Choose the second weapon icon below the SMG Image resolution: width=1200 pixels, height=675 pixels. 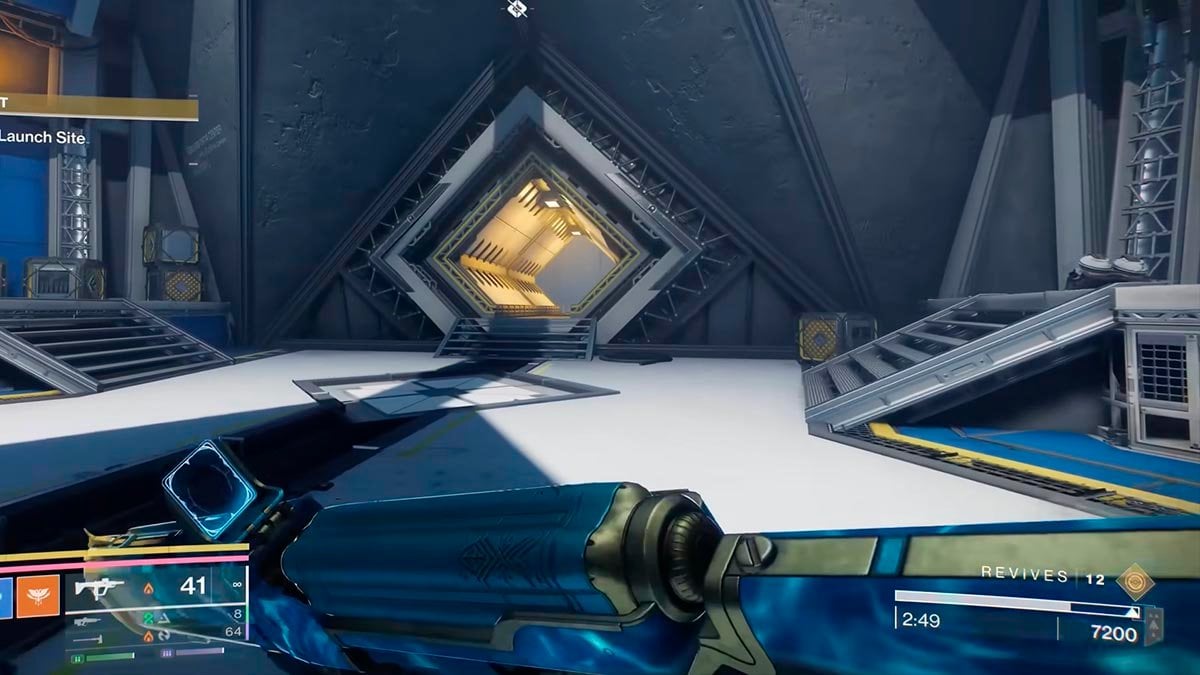point(88,622)
